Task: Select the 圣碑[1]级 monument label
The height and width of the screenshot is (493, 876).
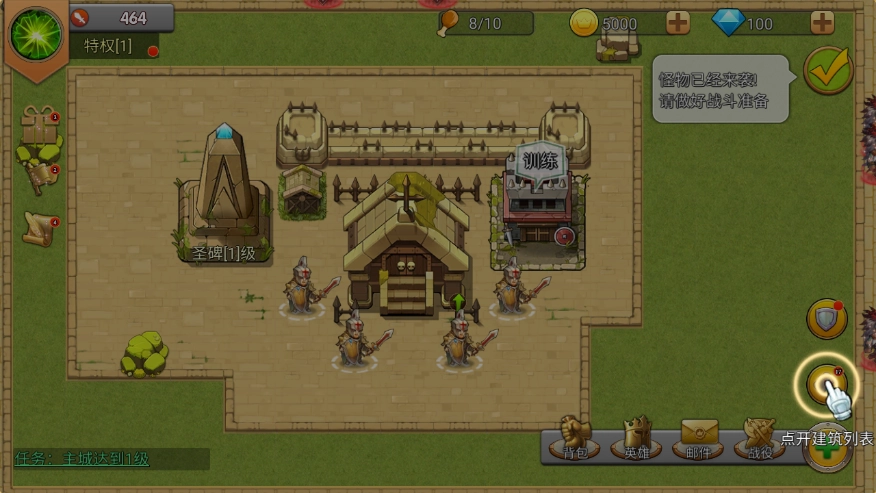Action: (224, 253)
